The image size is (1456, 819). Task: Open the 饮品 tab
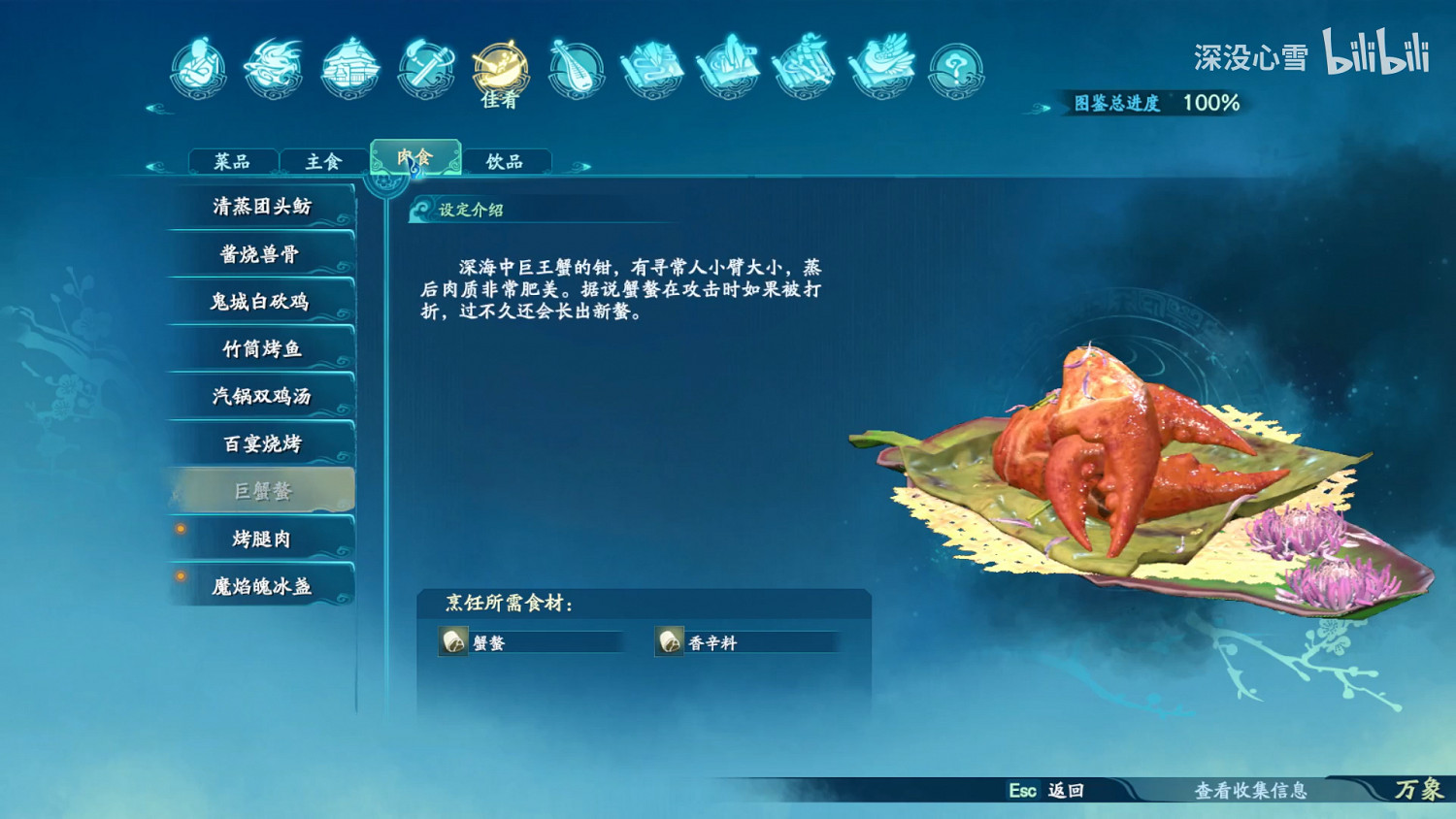[x=506, y=160]
